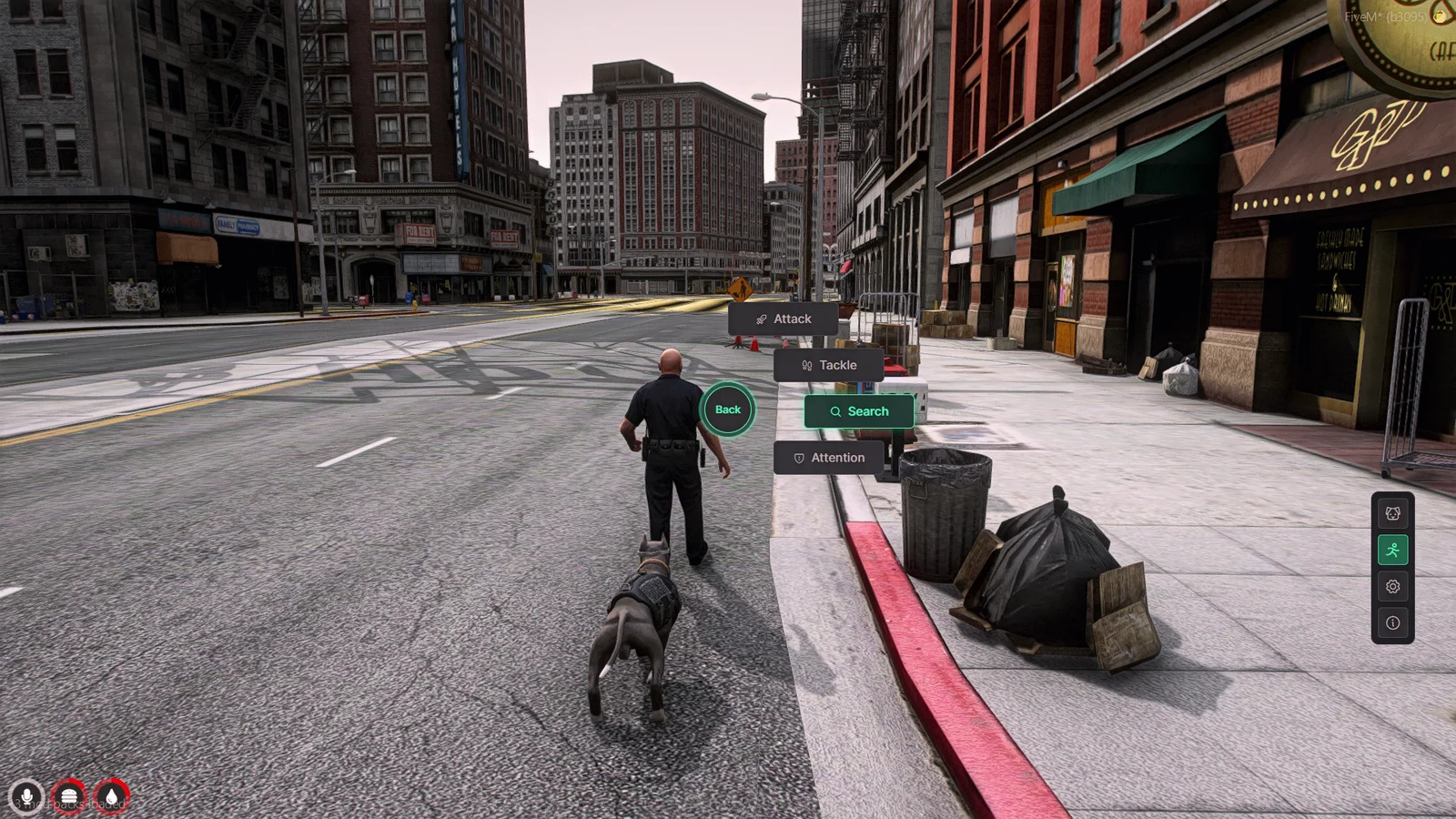The width and height of the screenshot is (1456, 819).
Task: Choose the Attention command
Action: click(x=828, y=458)
